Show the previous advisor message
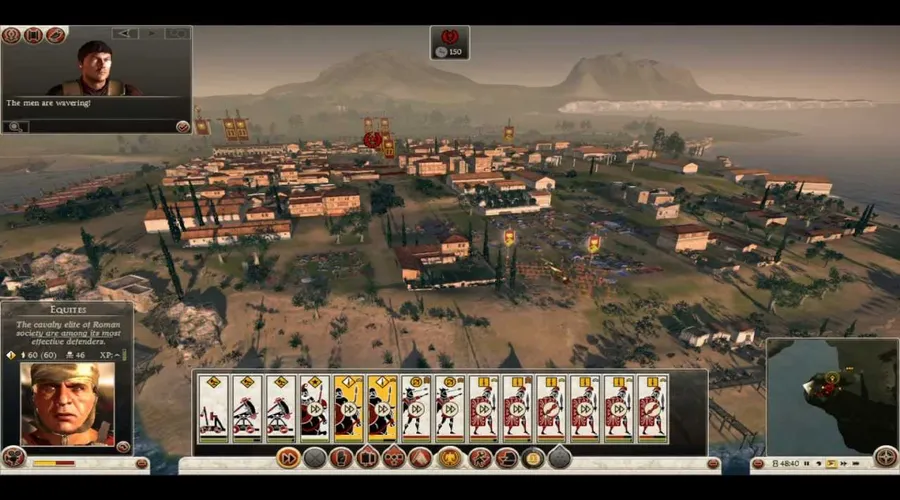Viewport: 900px width, 500px height. [125, 33]
